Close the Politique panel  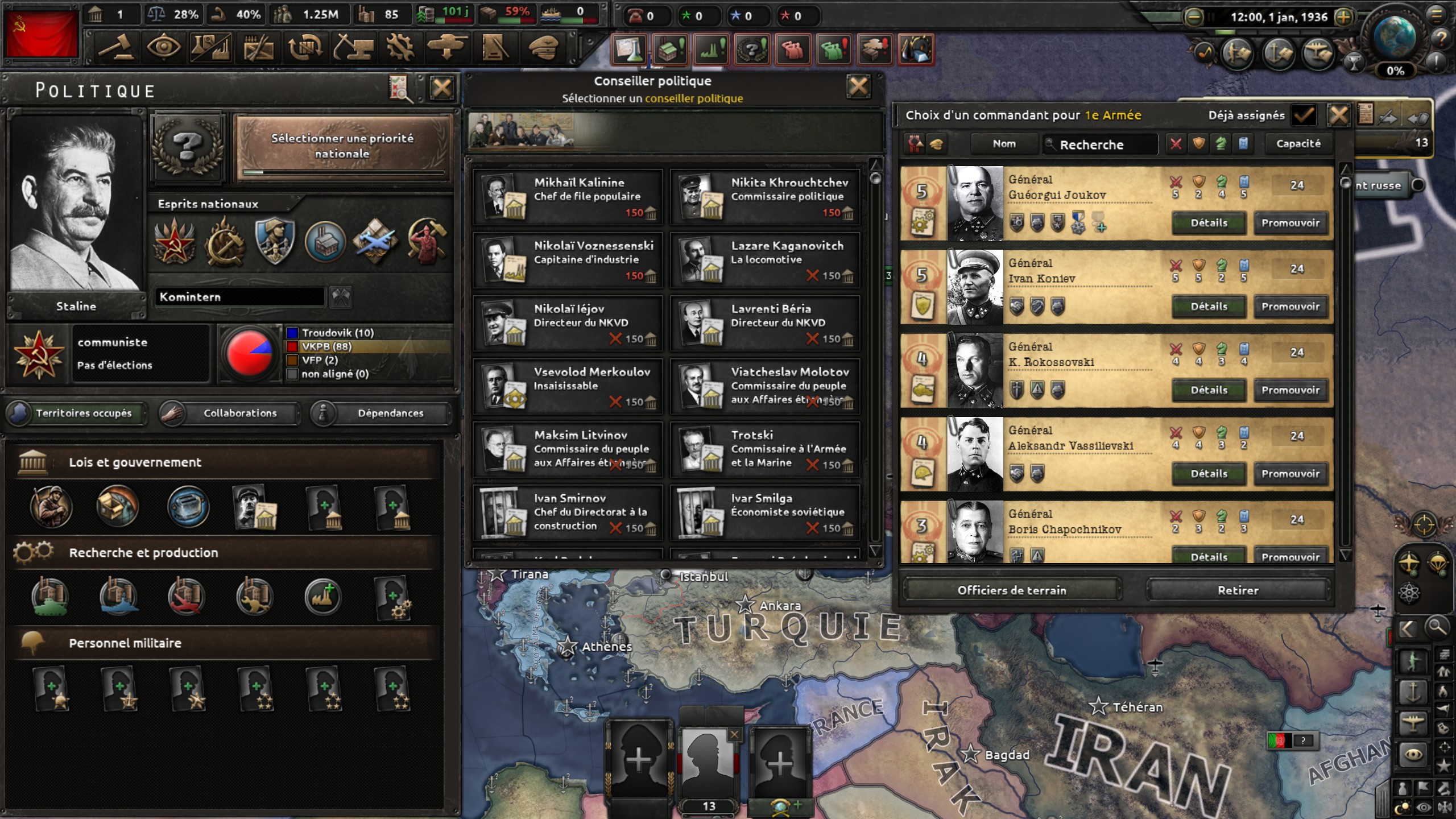click(442, 88)
